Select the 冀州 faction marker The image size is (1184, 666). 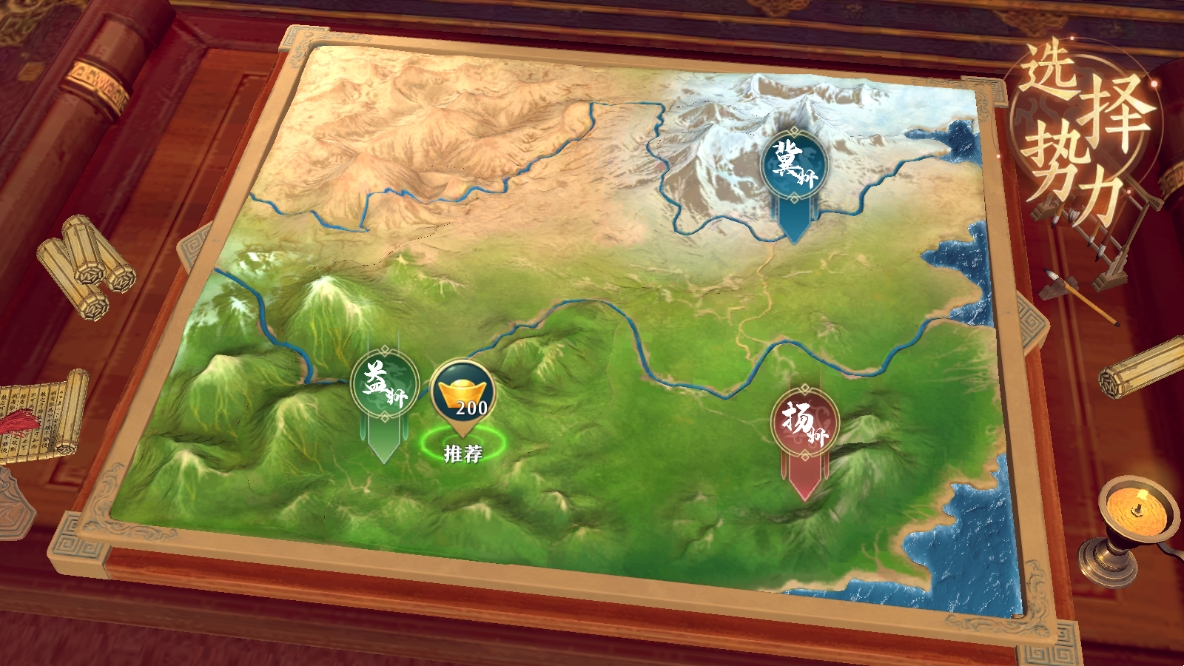pos(793,166)
